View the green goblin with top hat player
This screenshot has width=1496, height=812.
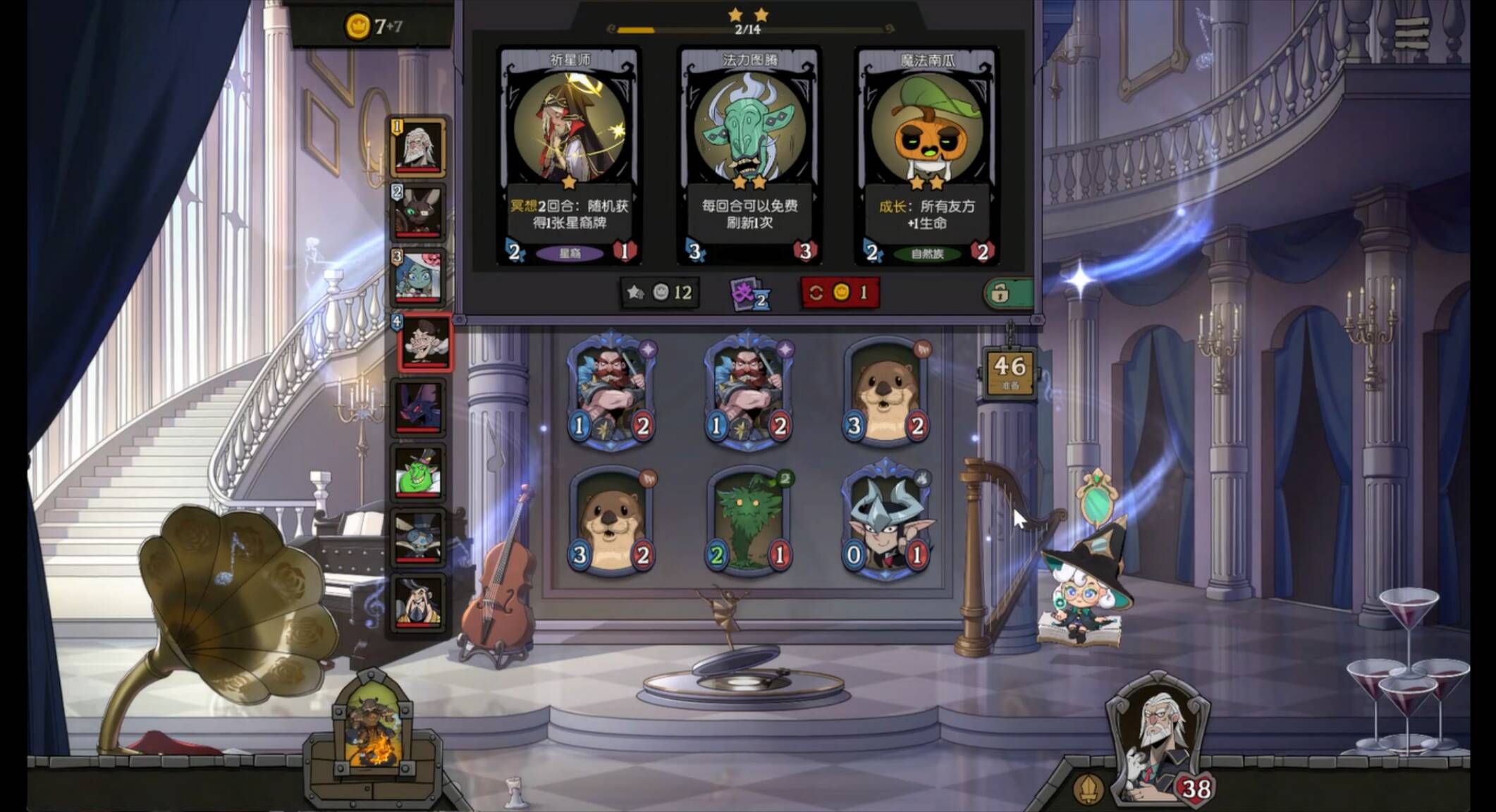point(418,472)
